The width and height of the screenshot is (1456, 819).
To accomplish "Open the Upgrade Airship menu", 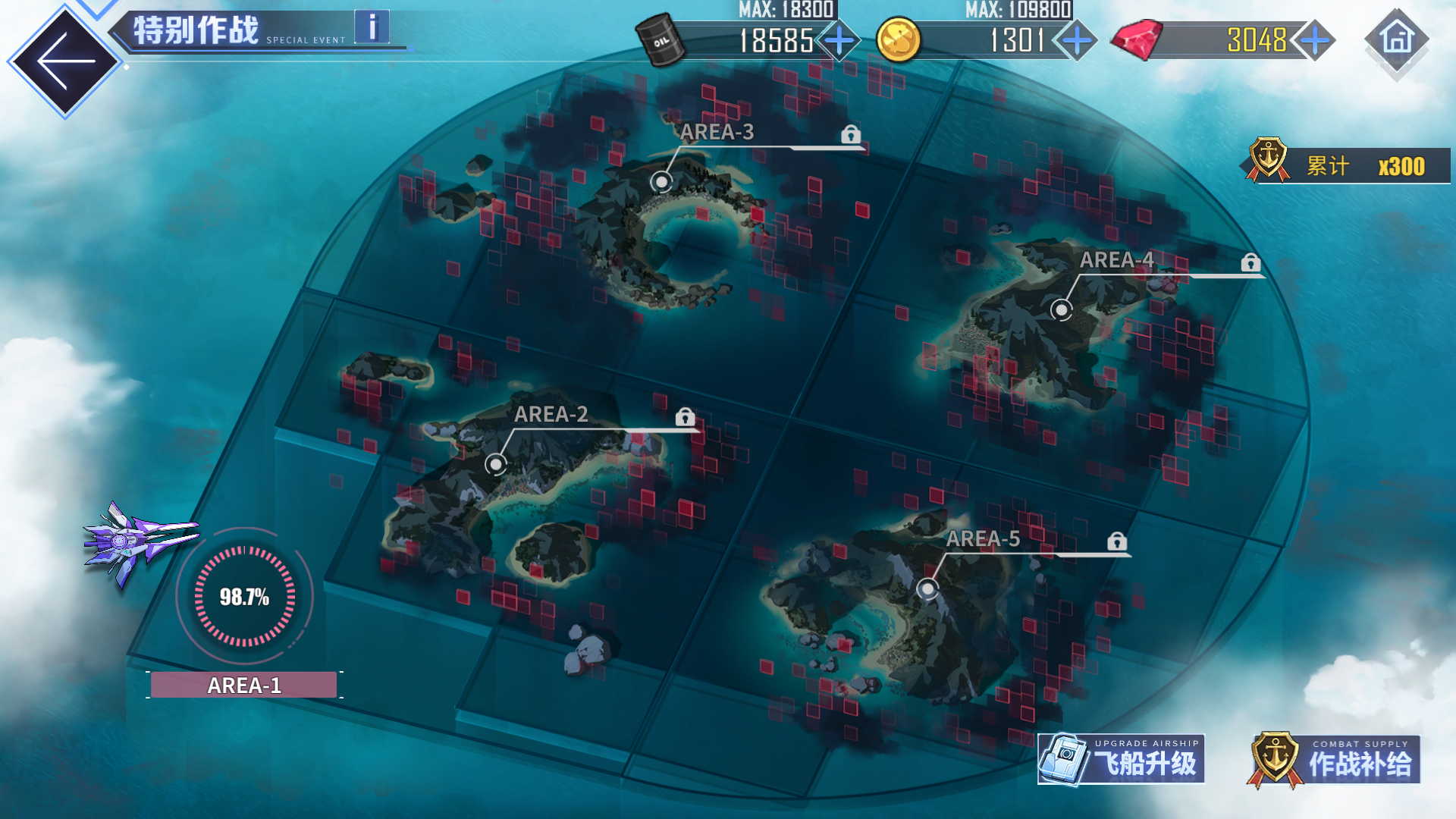I will (1121, 759).
